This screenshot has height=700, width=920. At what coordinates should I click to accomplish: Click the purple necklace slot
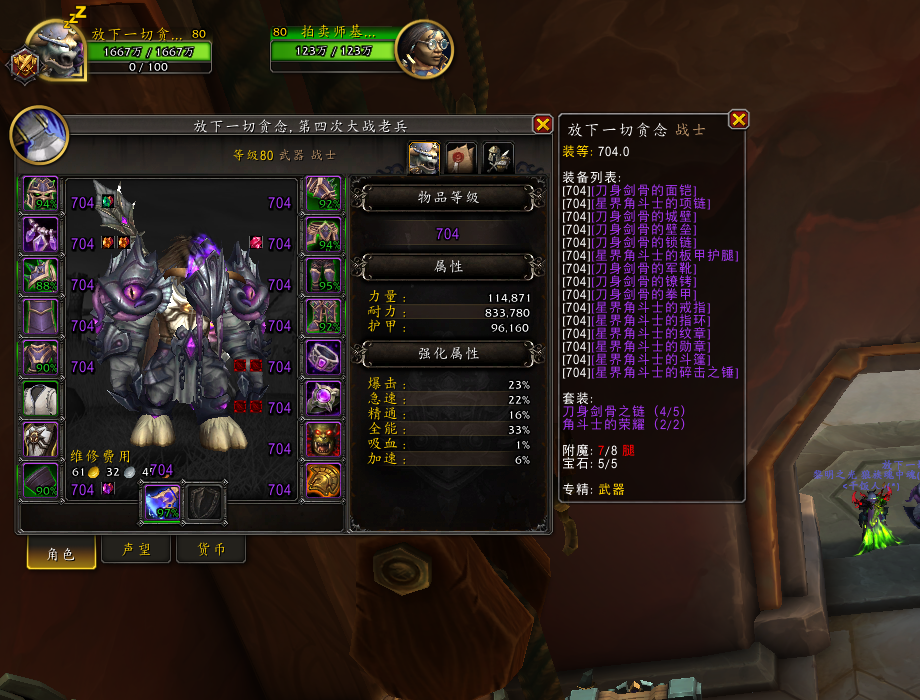41,235
